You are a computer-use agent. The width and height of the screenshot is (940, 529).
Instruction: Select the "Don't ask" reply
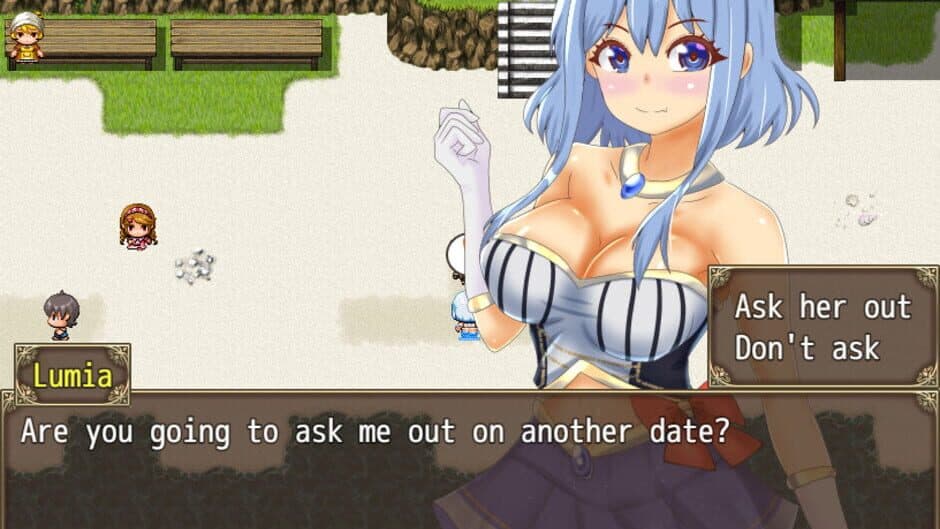click(806, 348)
